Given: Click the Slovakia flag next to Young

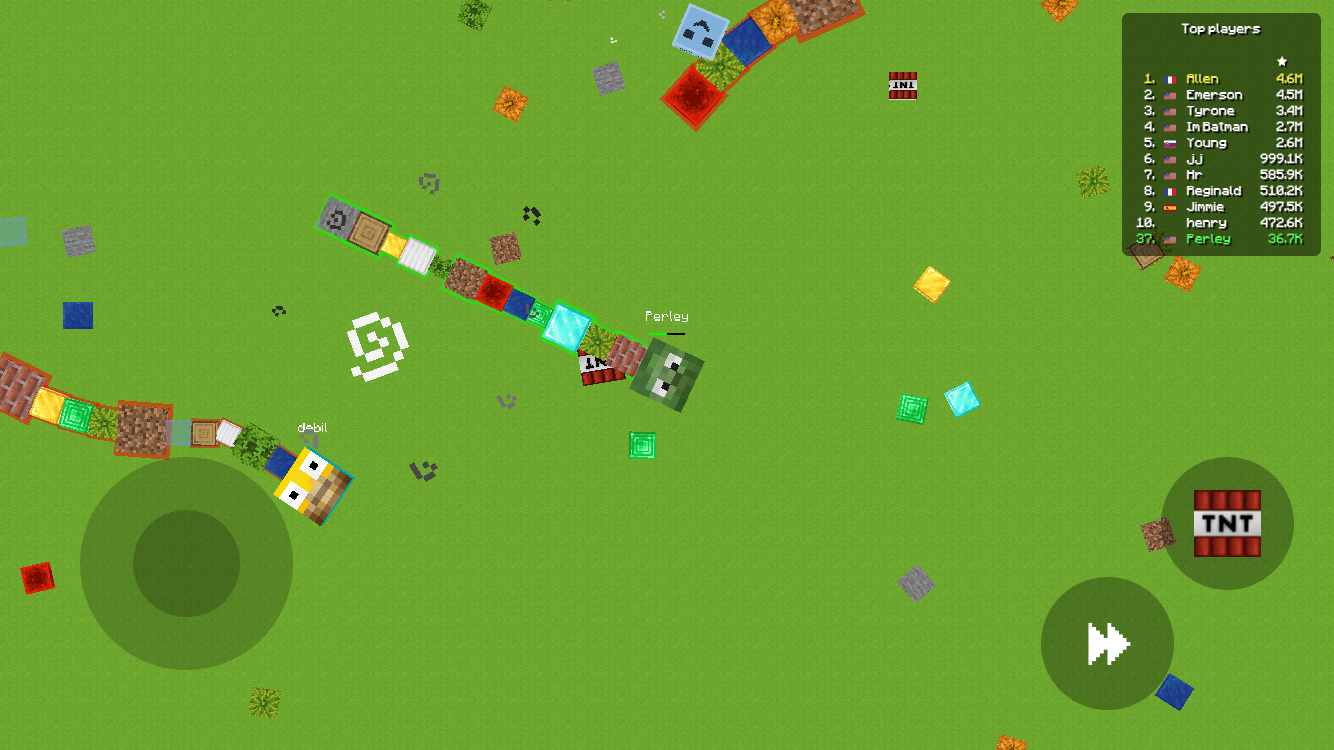Looking at the screenshot, I should coord(1168,142).
